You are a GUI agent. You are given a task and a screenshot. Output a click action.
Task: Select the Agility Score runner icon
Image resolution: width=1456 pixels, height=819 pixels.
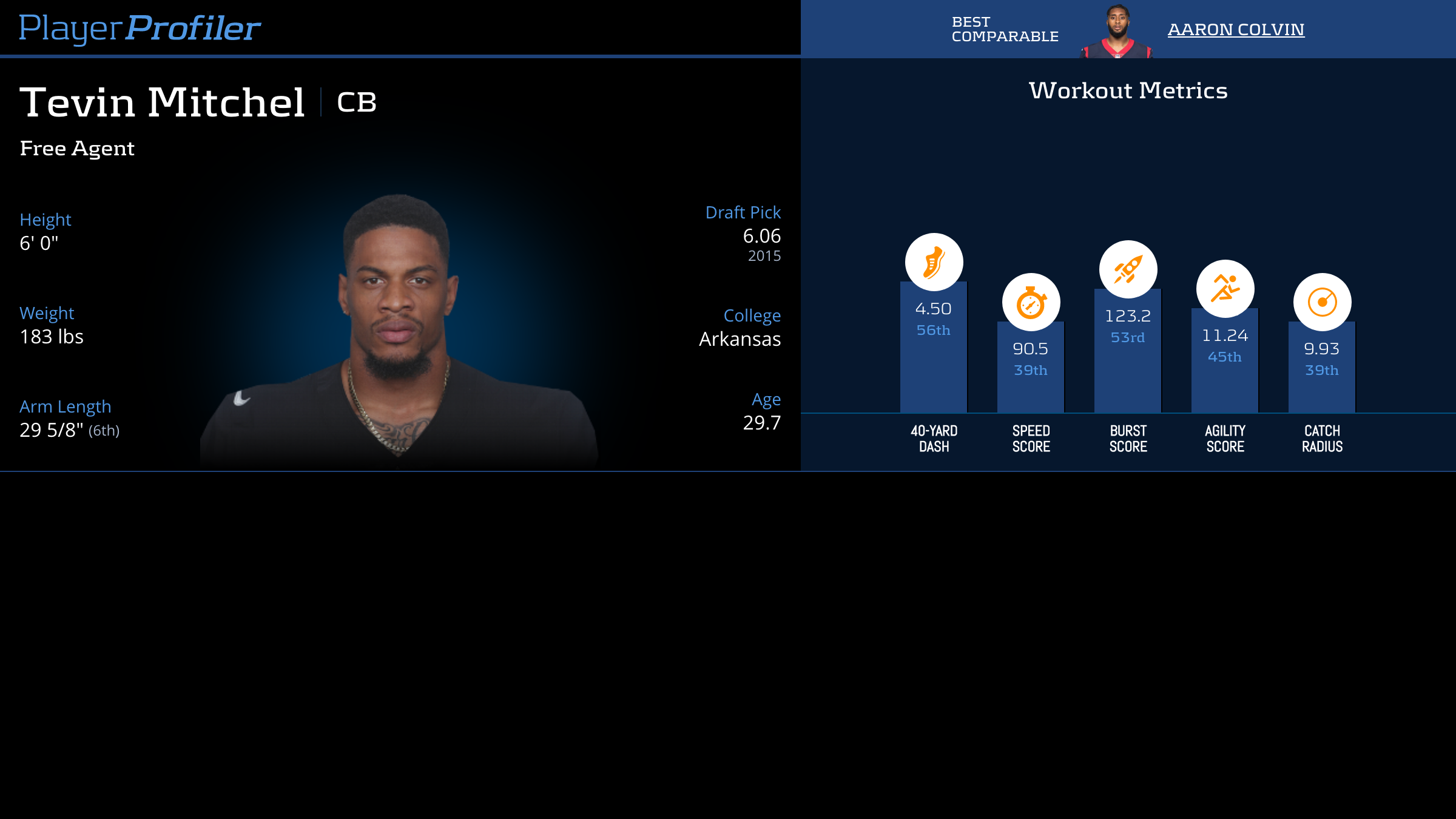1225,289
